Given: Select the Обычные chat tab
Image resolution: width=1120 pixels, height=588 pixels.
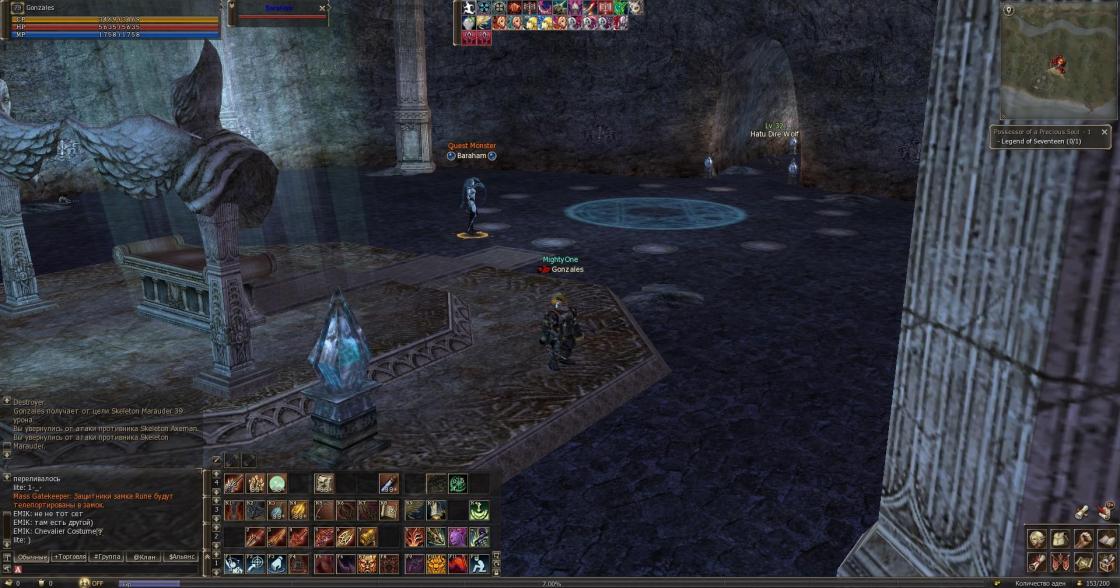Looking at the screenshot, I should (x=32, y=556).
